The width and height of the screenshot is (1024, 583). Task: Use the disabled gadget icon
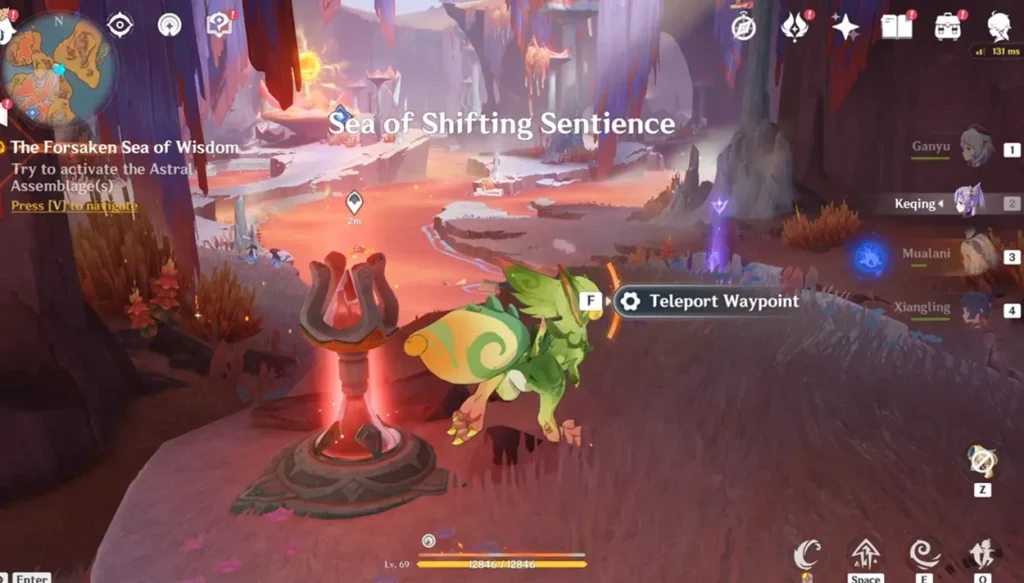(x=982, y=461)
